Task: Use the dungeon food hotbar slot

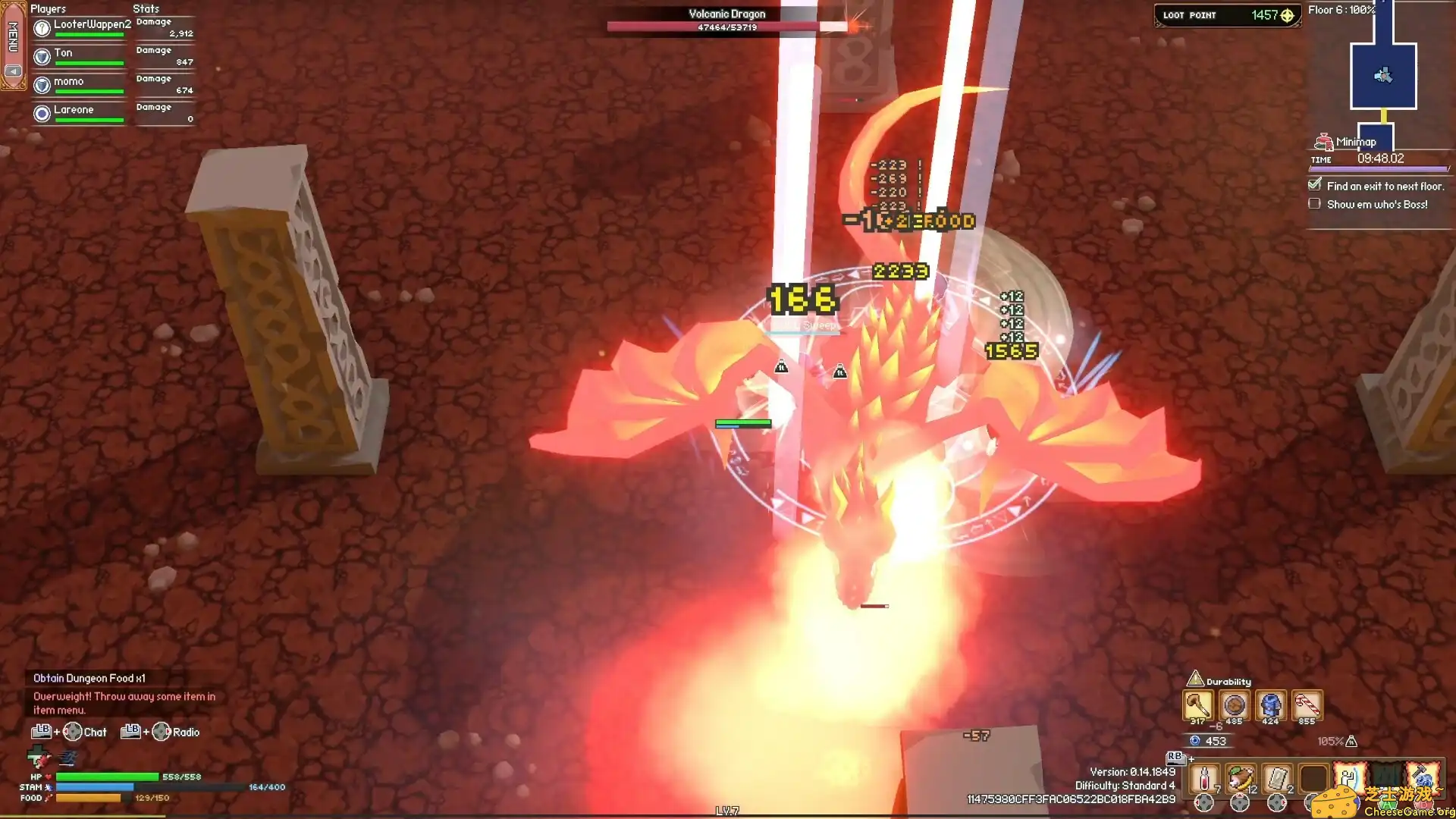Action: pos(1241,779)
